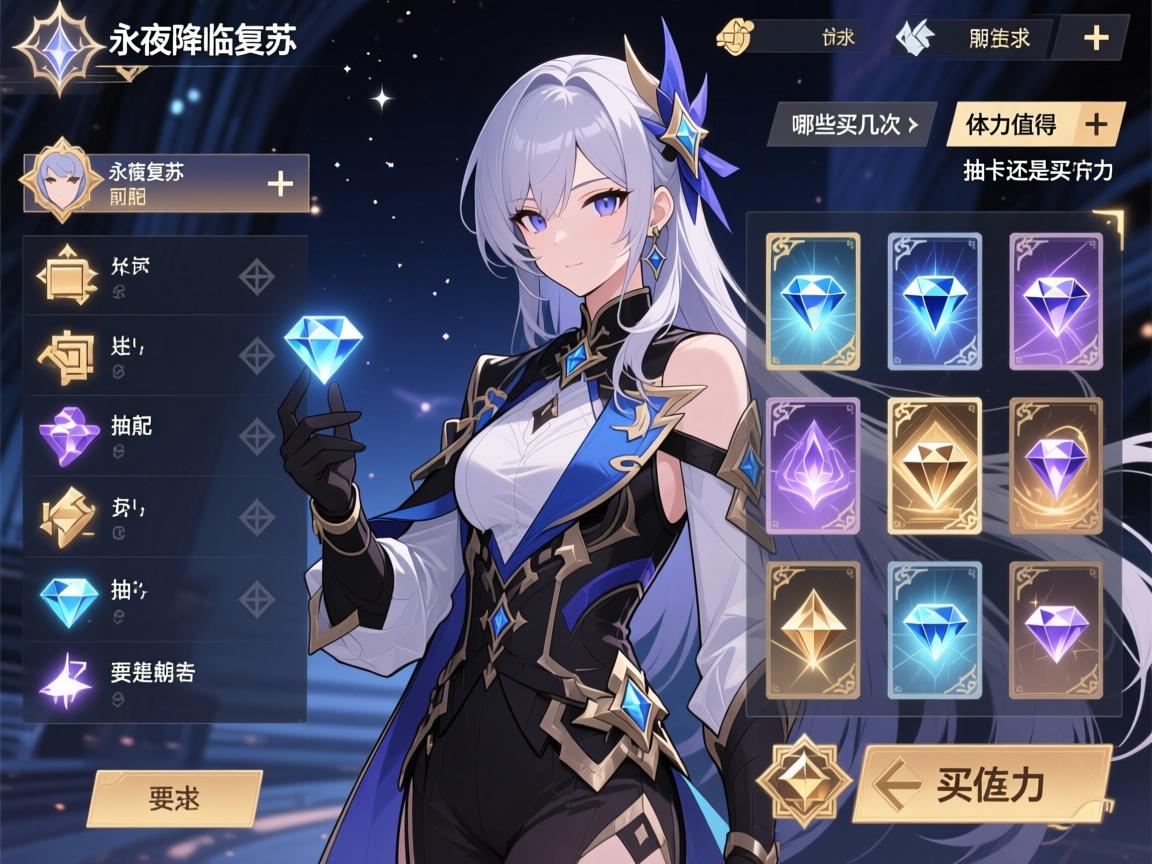Viewport: 1152px width, 864px height.
Task: Select the blue-framed card in the bottom row
Action: tap(935, 629)
